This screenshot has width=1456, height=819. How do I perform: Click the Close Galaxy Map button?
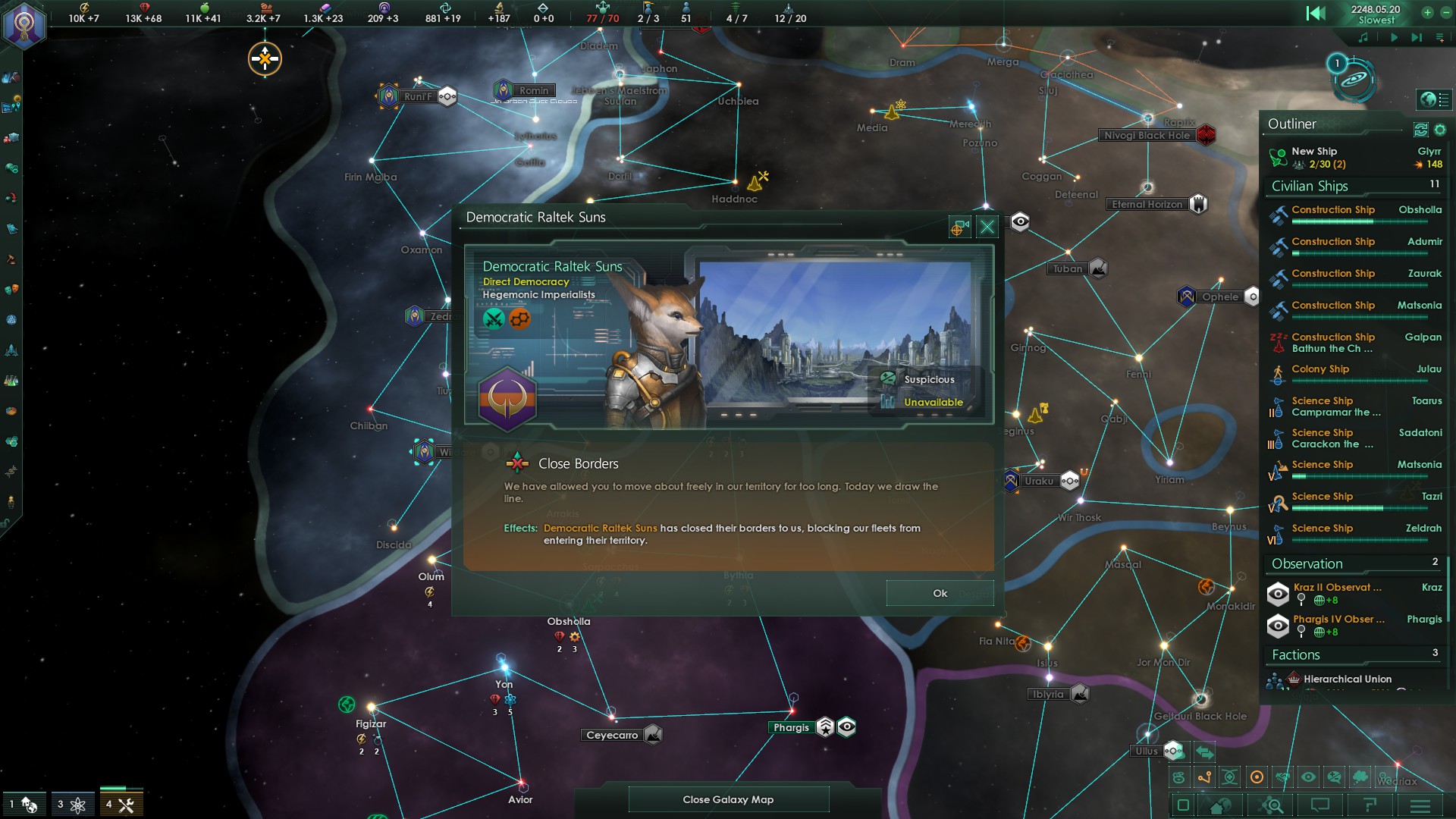[x=728, y=799]
